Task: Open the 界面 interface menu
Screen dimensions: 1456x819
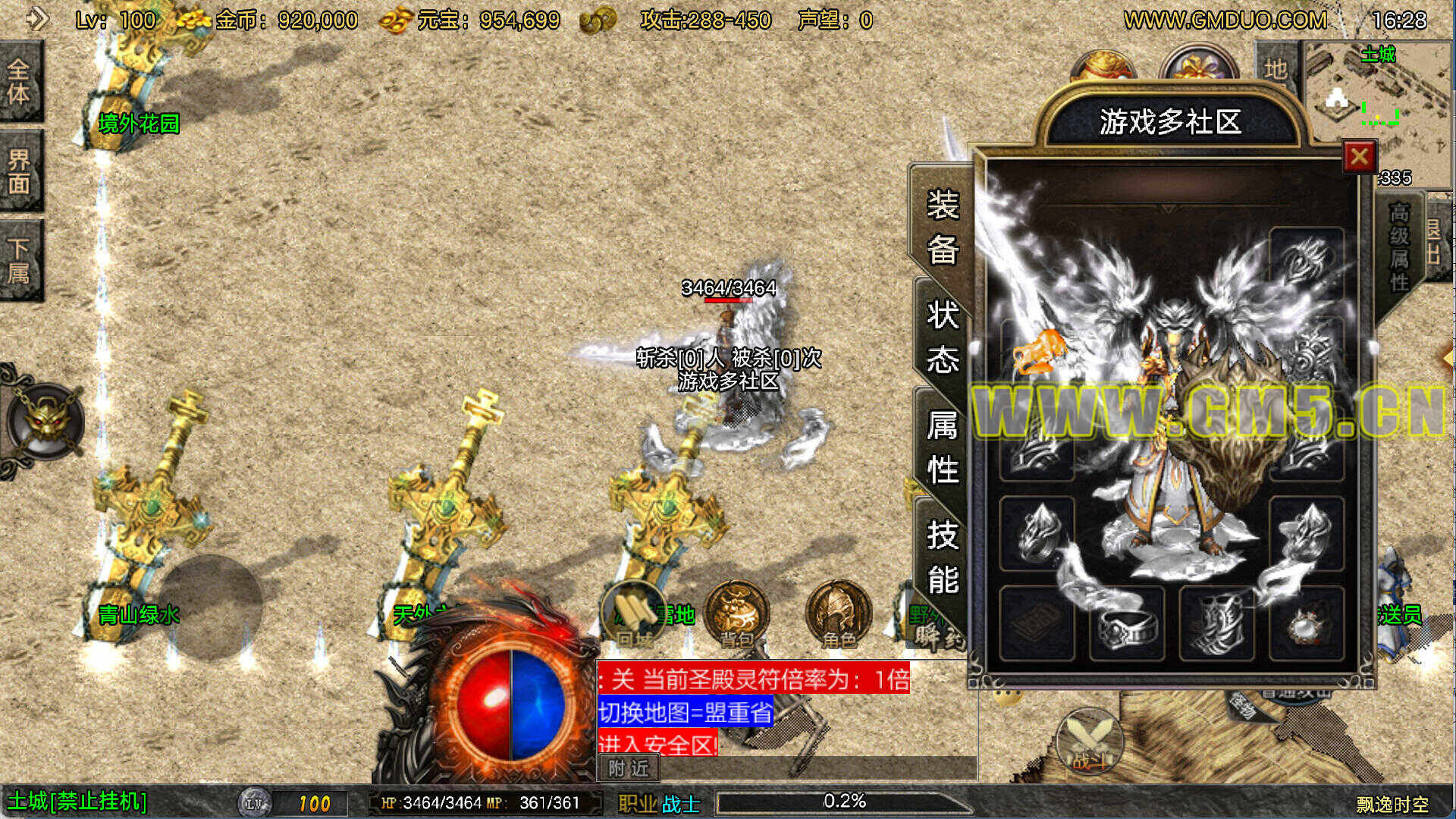Action: click(20, 171)
